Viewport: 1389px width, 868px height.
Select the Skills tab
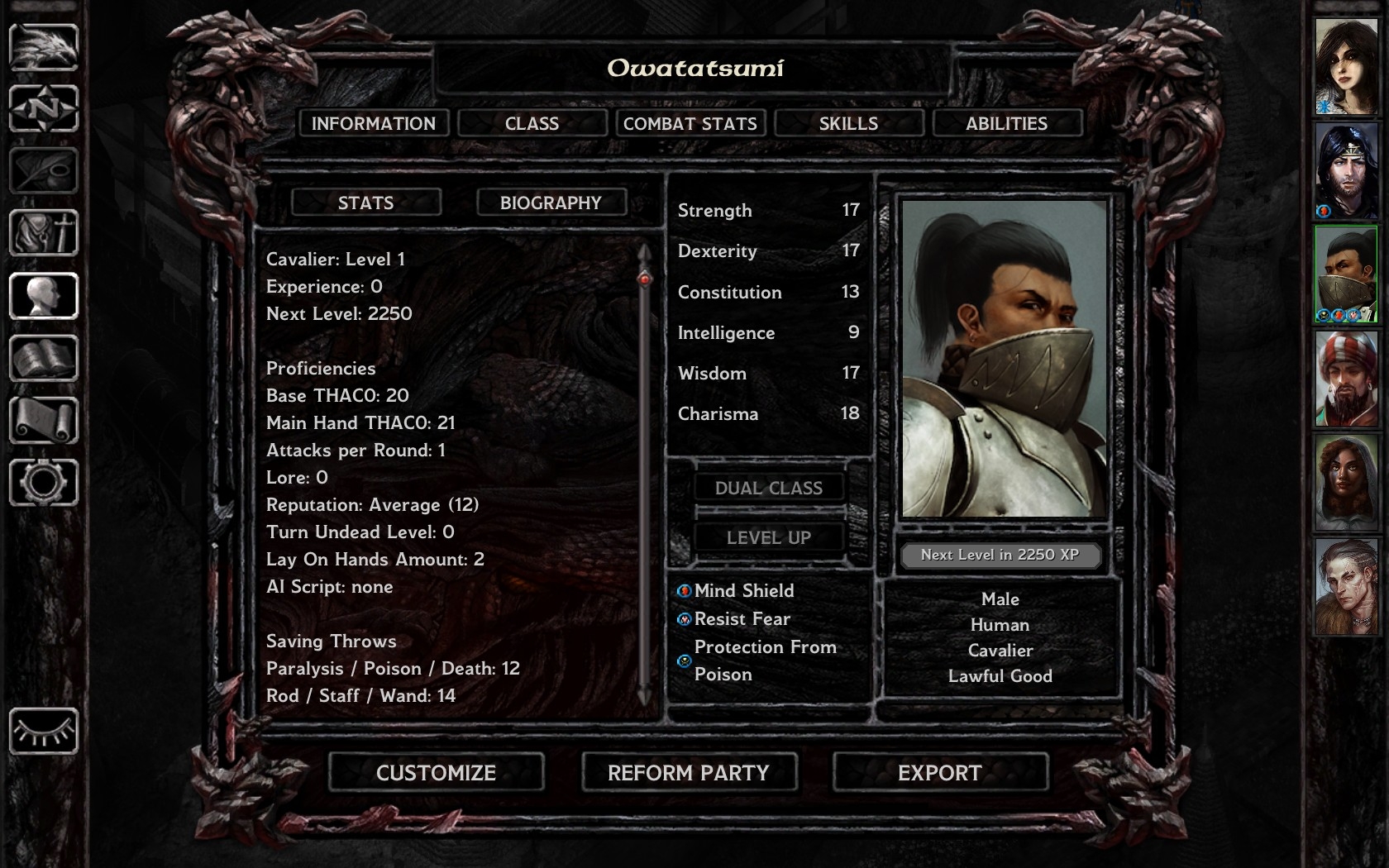(x=848, y=123)
